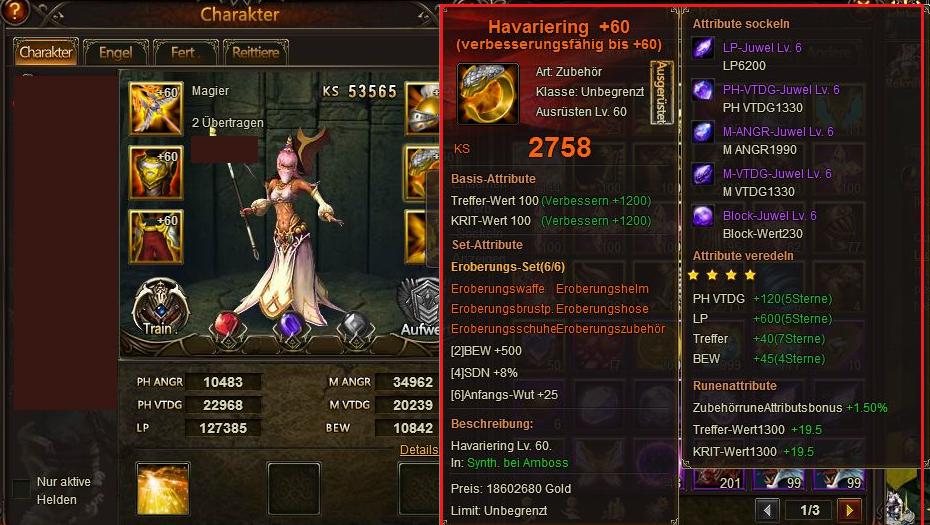Open the Engel tab

[x=115, y=52]
